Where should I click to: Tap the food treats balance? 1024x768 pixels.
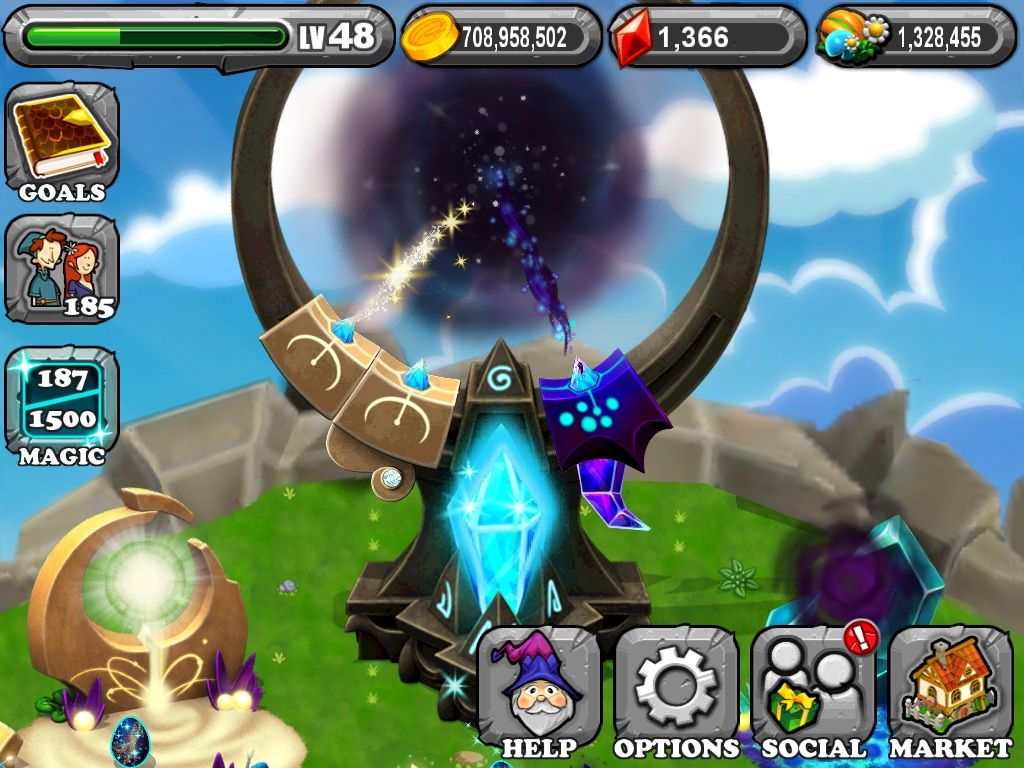pyautogui.click(x=915, y=37)
